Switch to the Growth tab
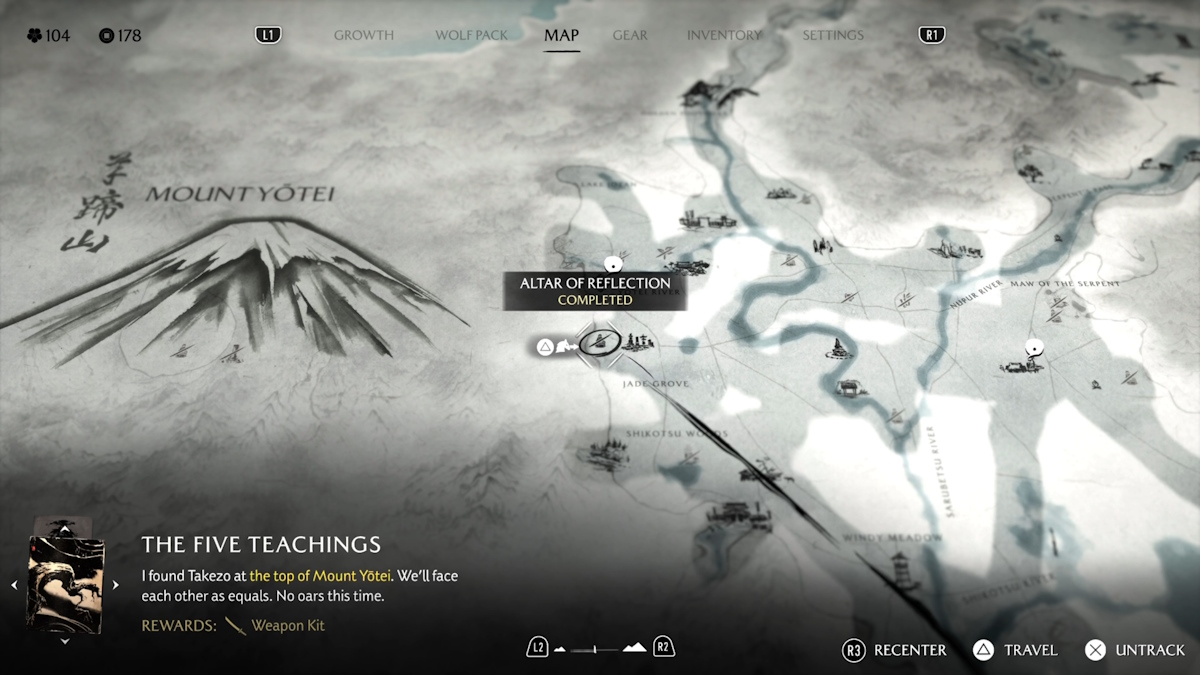The height and width of the screenshot is (675, 1200). pos(364,35)
